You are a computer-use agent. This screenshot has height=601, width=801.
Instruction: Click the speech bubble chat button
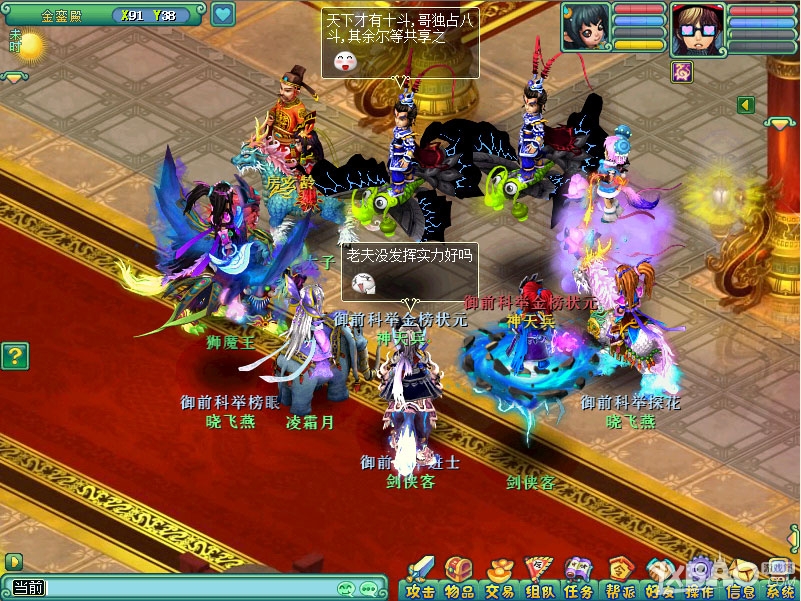369,588
